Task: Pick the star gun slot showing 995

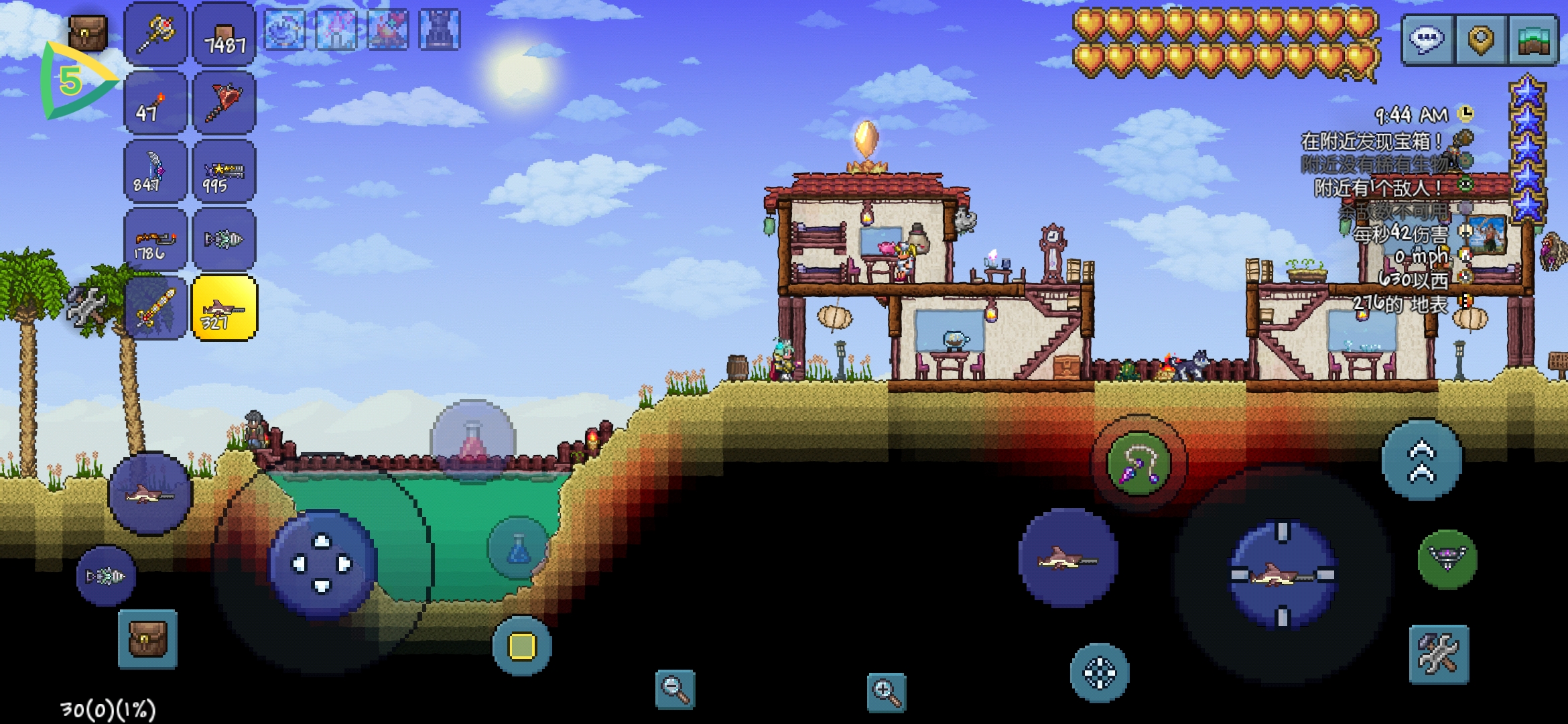Action: 224,172
